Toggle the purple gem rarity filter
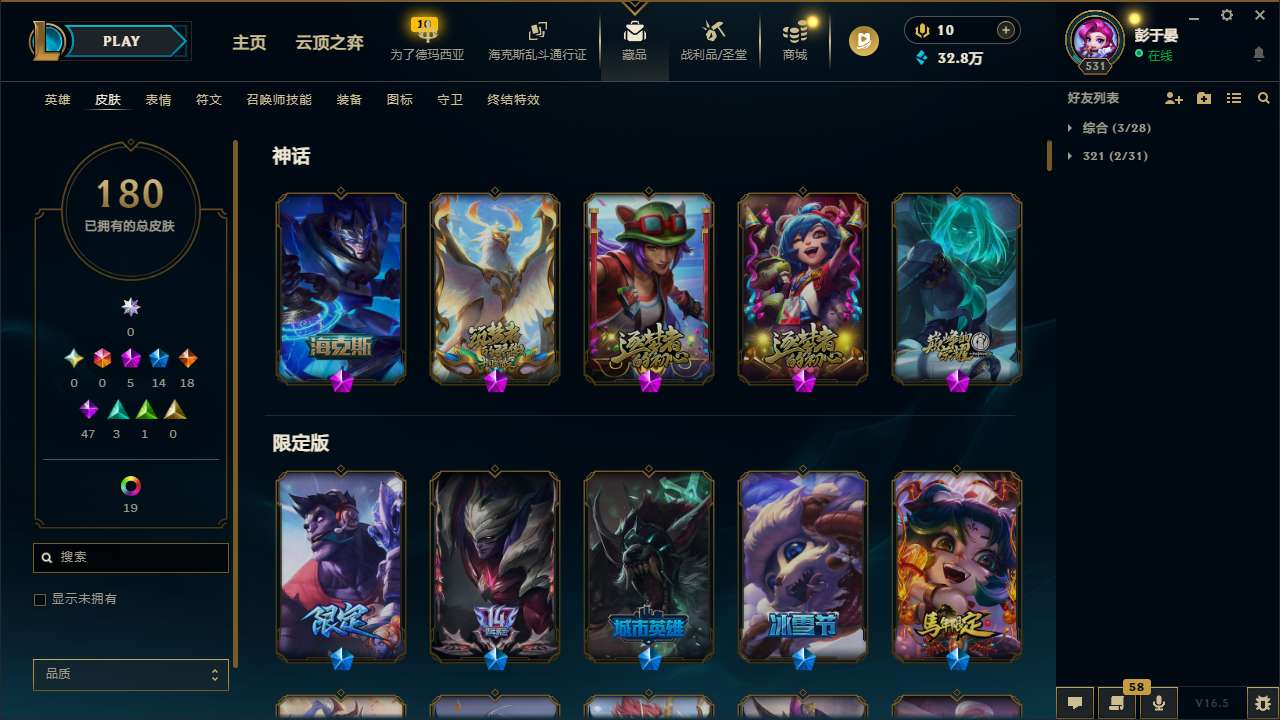The height and width of the screenshot is (720, 1280). tap(88, 410)
